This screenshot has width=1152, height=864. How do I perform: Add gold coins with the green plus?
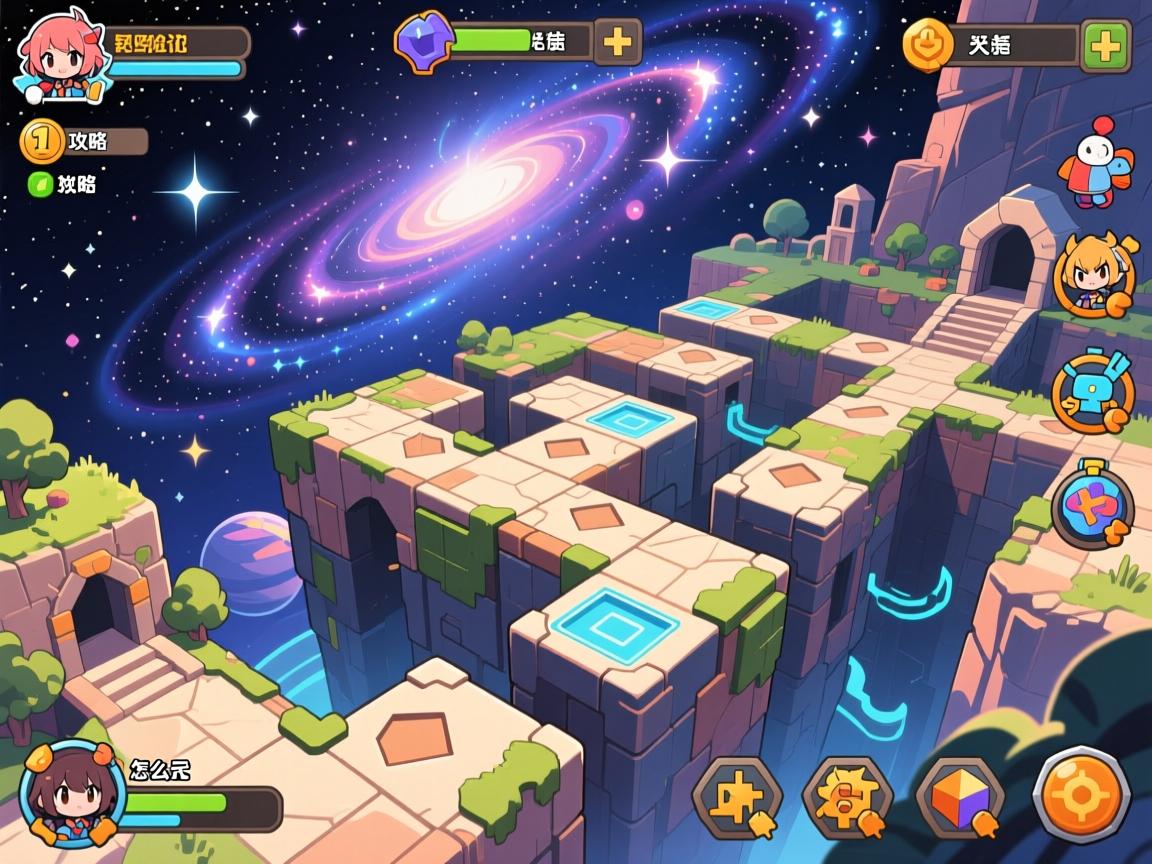click(1105, 46)
